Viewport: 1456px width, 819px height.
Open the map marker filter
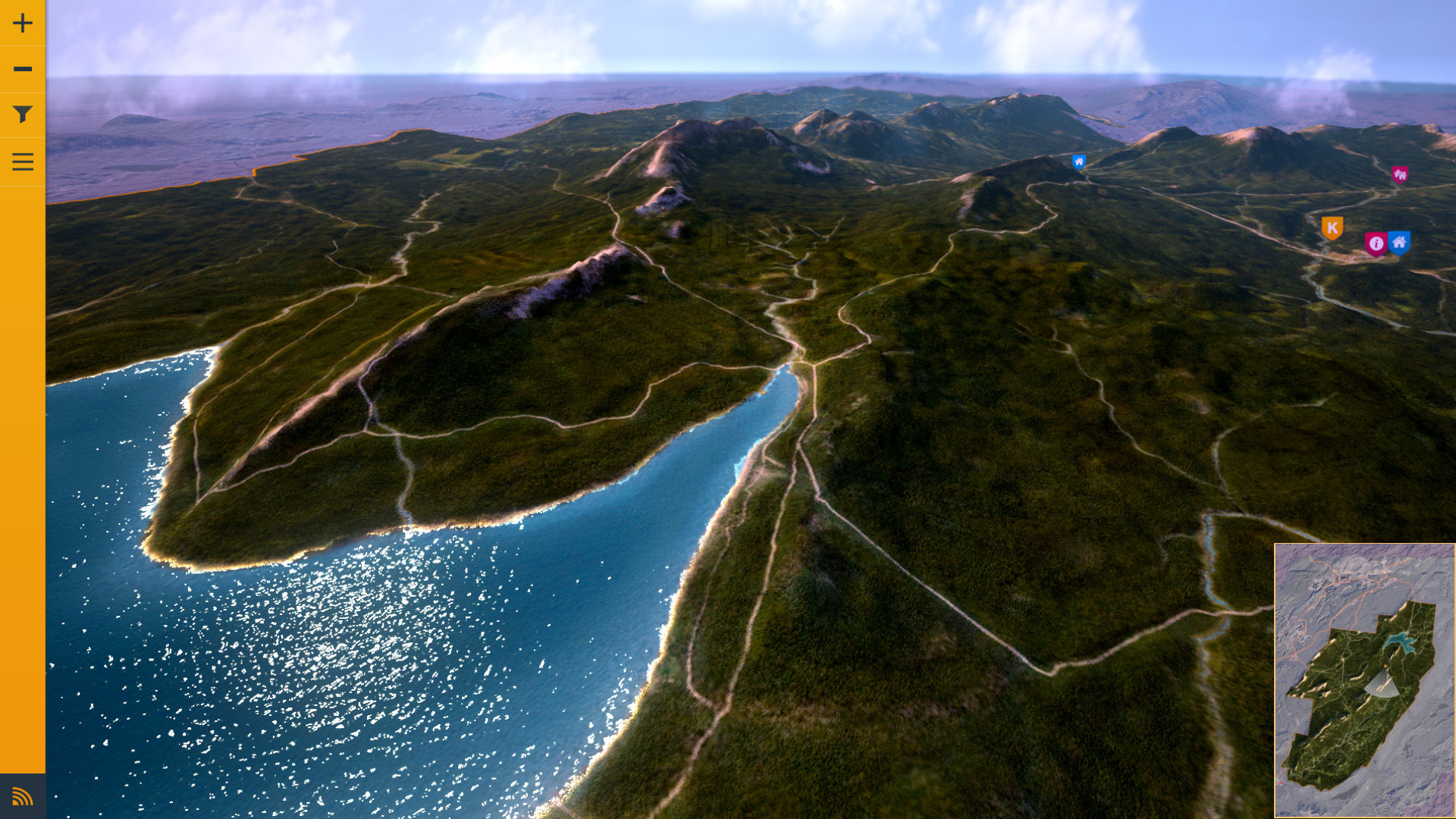click(x=23, y=115)
